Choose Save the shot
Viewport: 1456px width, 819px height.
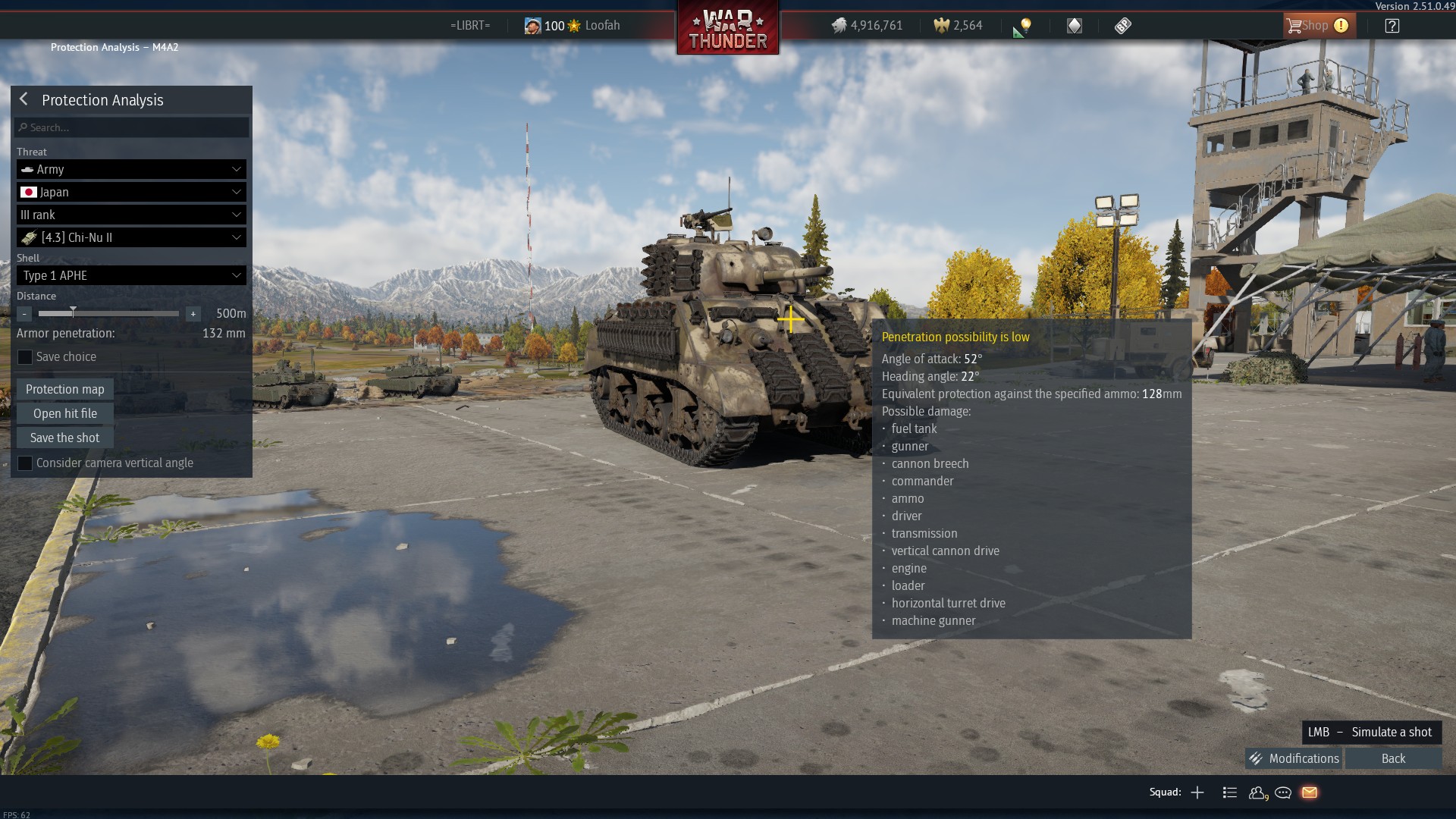tap(65, 438)
